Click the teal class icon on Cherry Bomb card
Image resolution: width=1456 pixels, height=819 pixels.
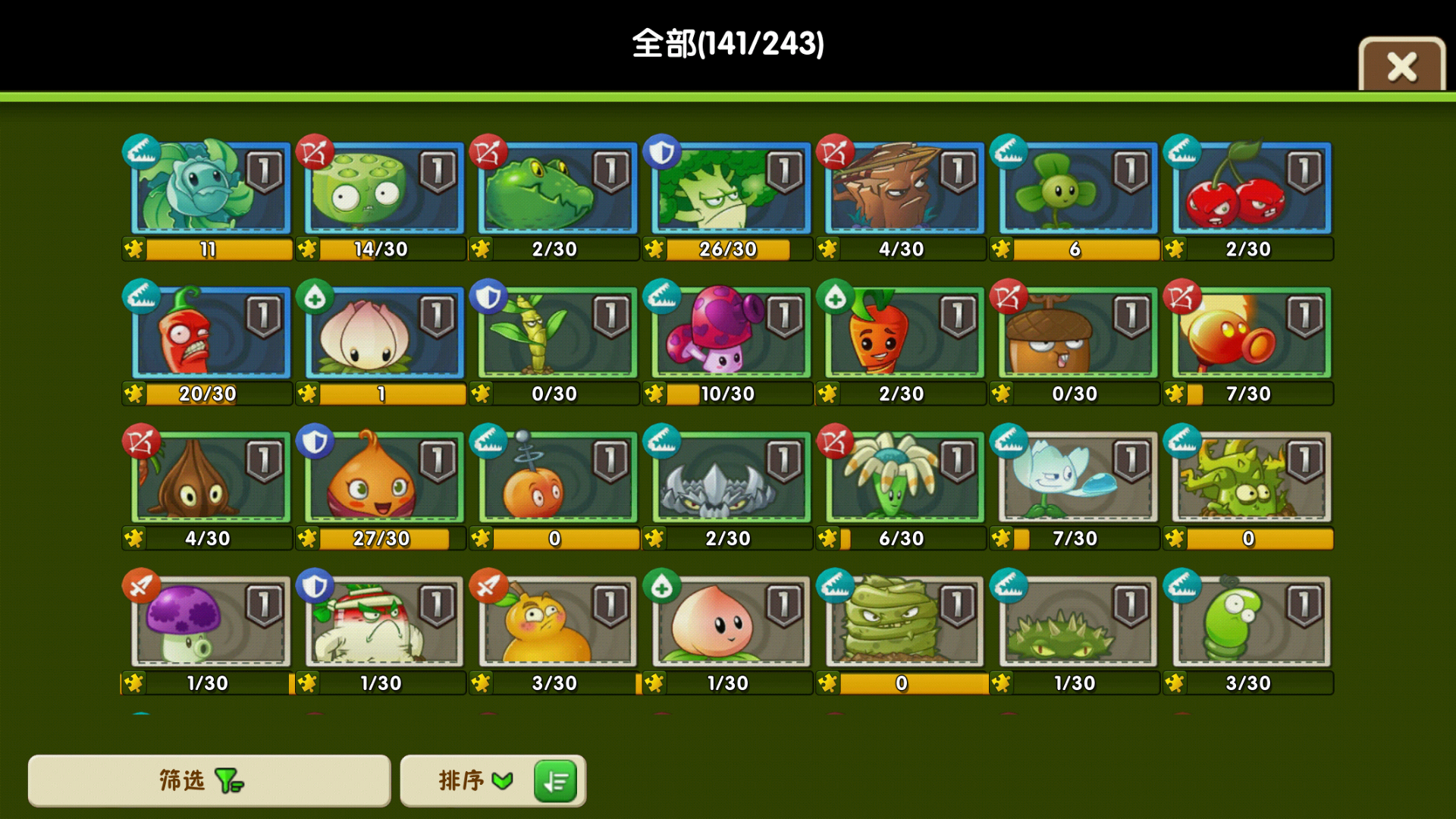click(x=1182, y=151)
